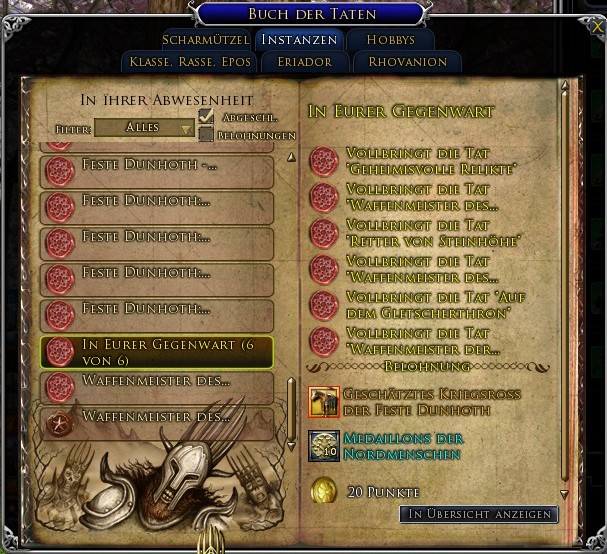
Task: Open the Hobbys tab
Action: tap(390, 41)
